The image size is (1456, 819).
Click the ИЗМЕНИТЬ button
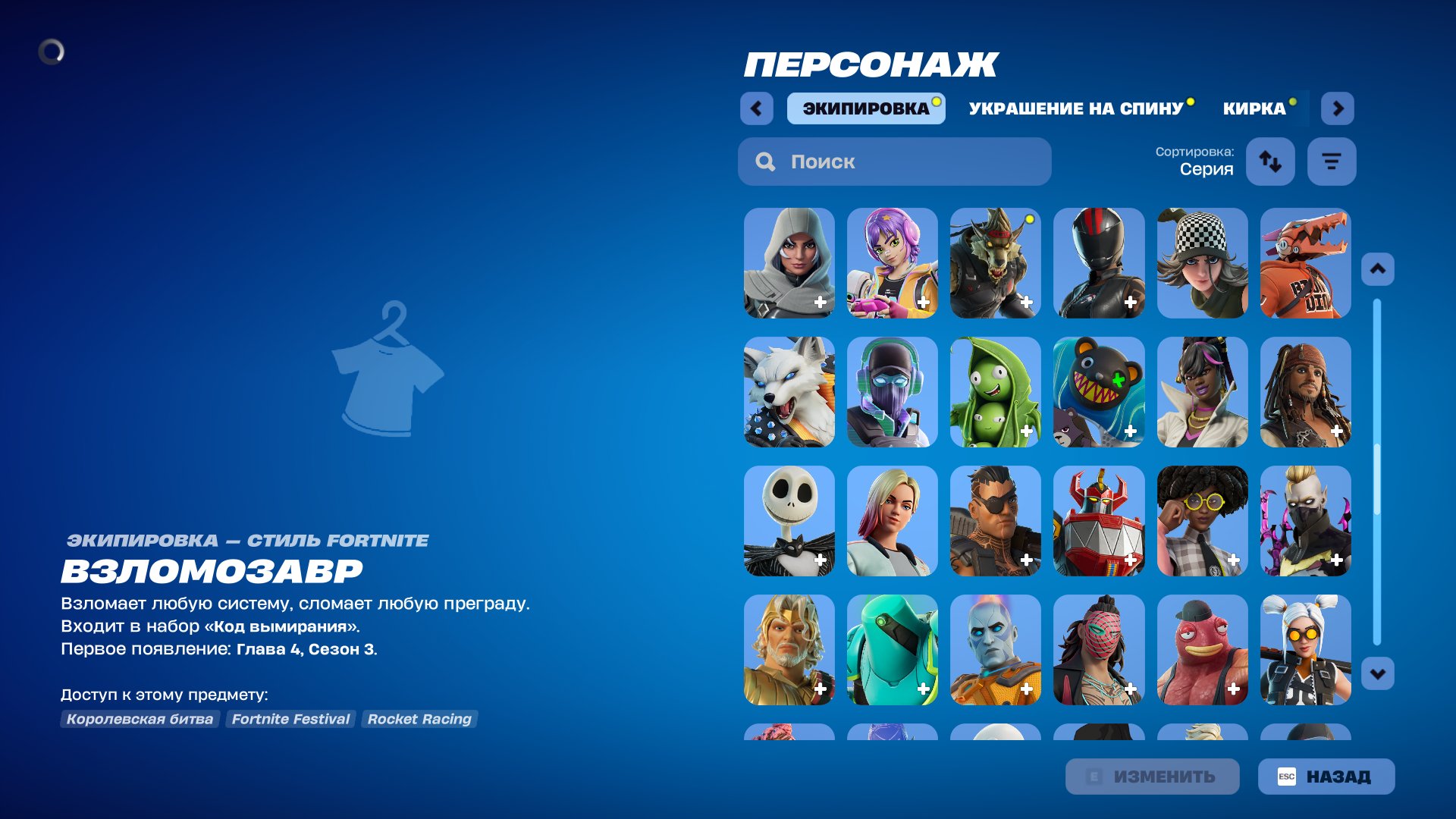coord(1153,776)
